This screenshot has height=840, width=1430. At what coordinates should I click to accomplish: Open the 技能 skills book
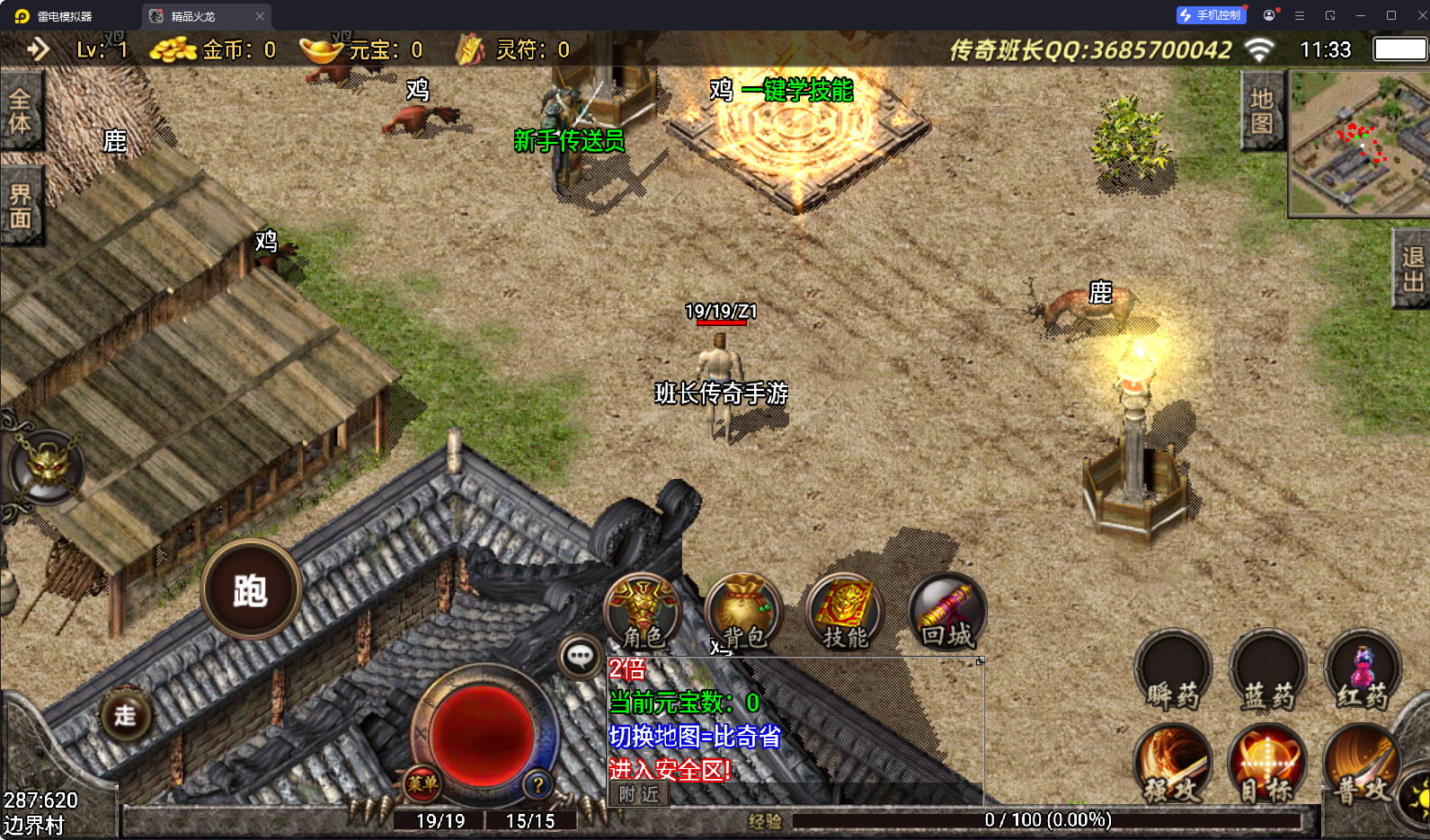pyautogui.click(x=845, y=611)
